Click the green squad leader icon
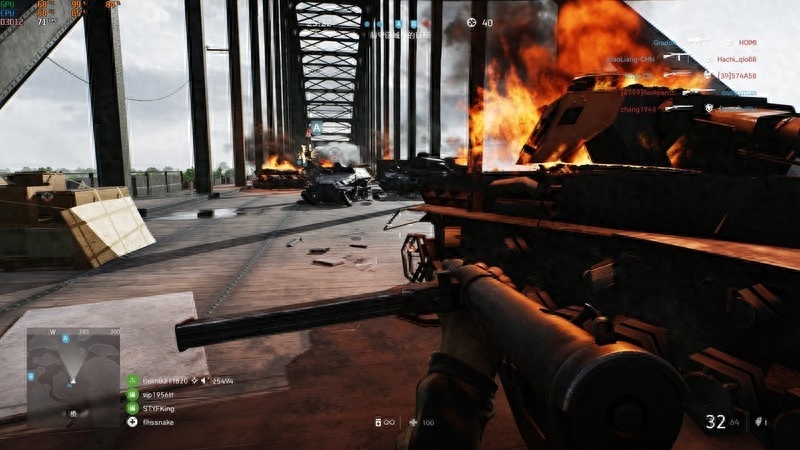 pos(132,381)
